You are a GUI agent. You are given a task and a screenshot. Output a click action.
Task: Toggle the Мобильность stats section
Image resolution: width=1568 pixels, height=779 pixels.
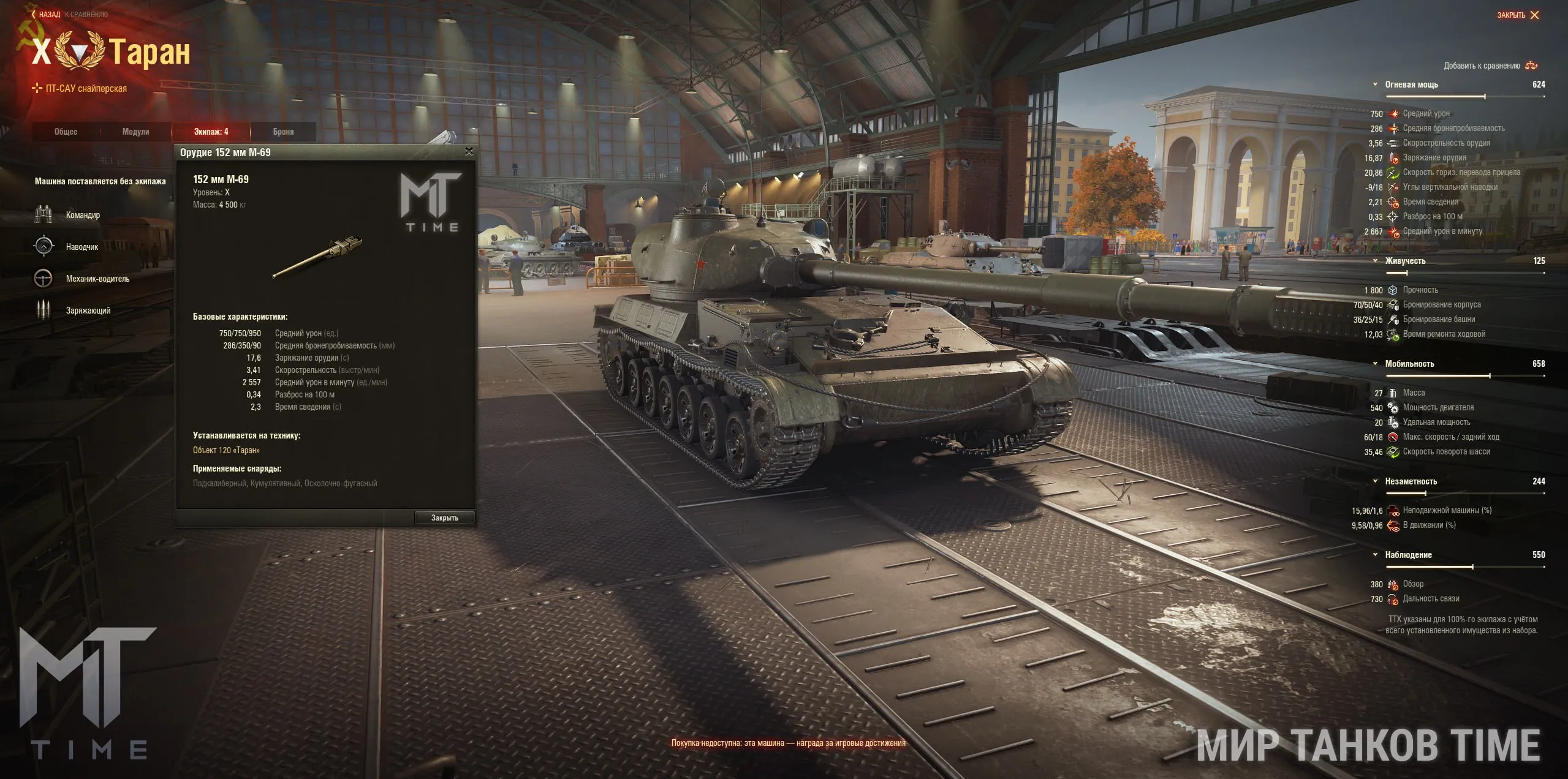pyautogui.click(x=1376, y=364)
